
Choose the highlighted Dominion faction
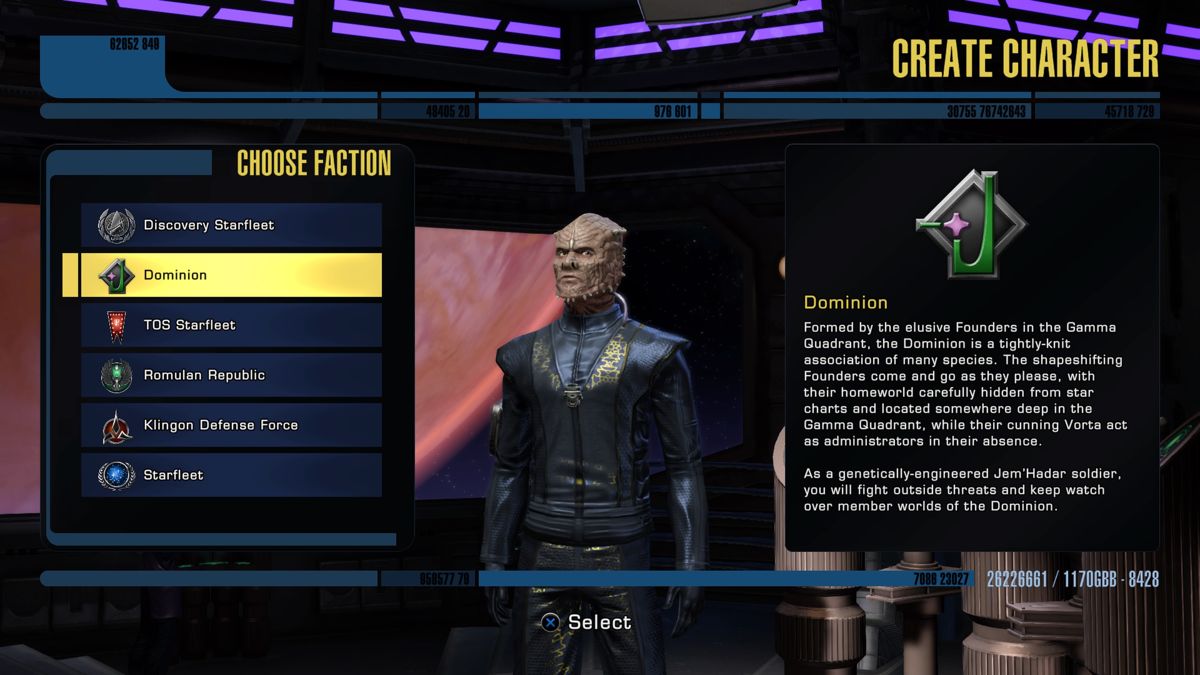pos(231,275)
